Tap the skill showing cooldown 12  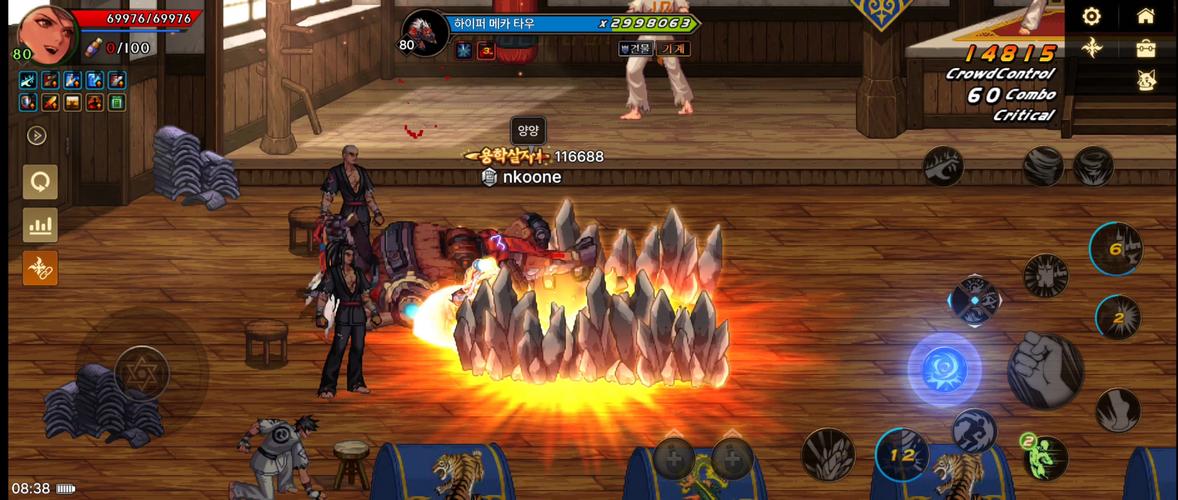tap(902, 455)
